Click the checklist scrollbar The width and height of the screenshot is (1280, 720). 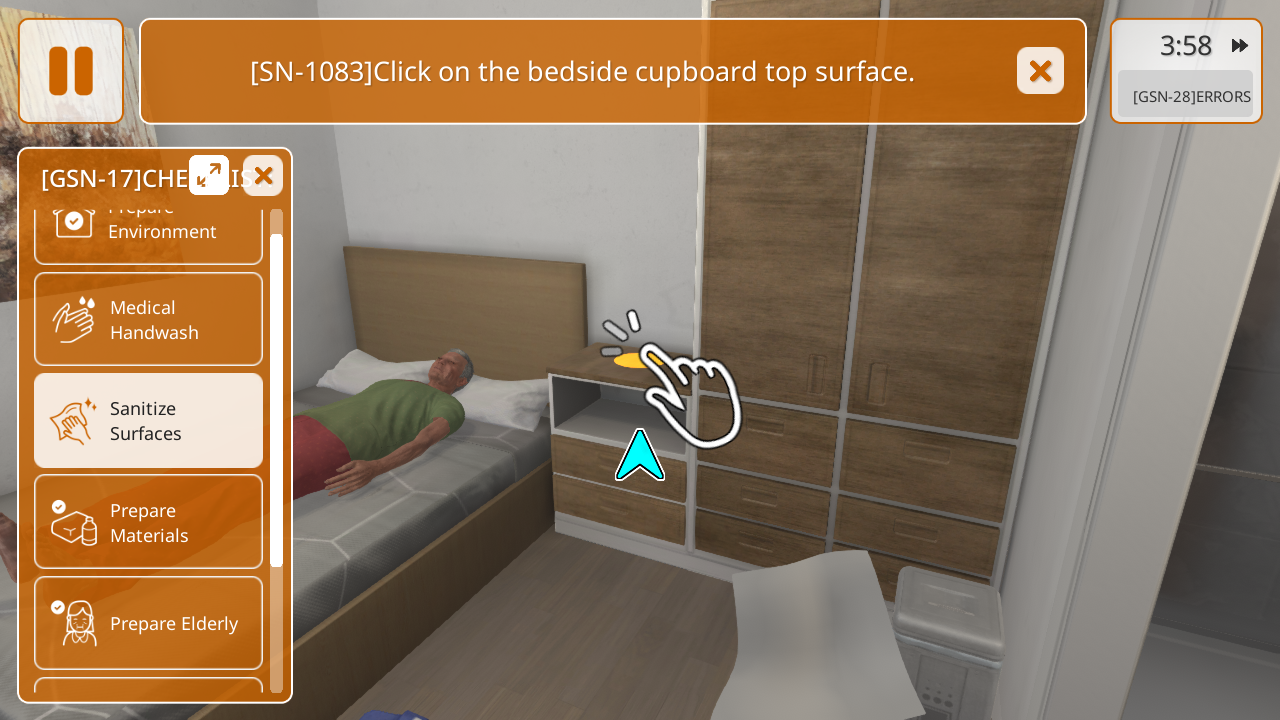[x=277, y=400]
